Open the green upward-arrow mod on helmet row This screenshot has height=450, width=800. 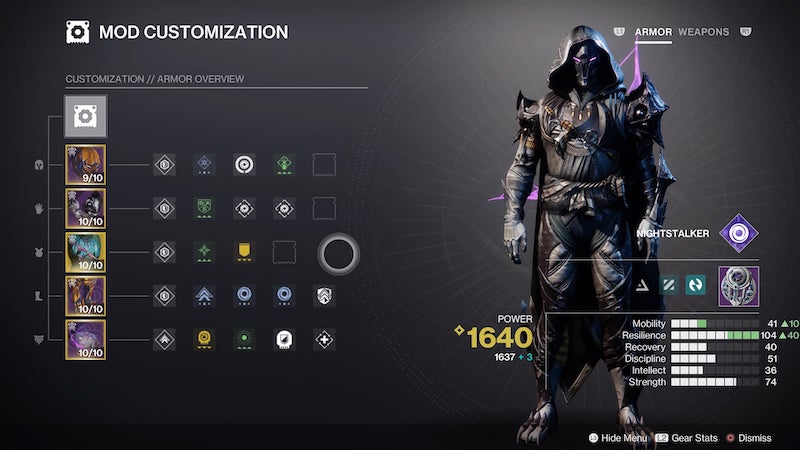point(284,165)
